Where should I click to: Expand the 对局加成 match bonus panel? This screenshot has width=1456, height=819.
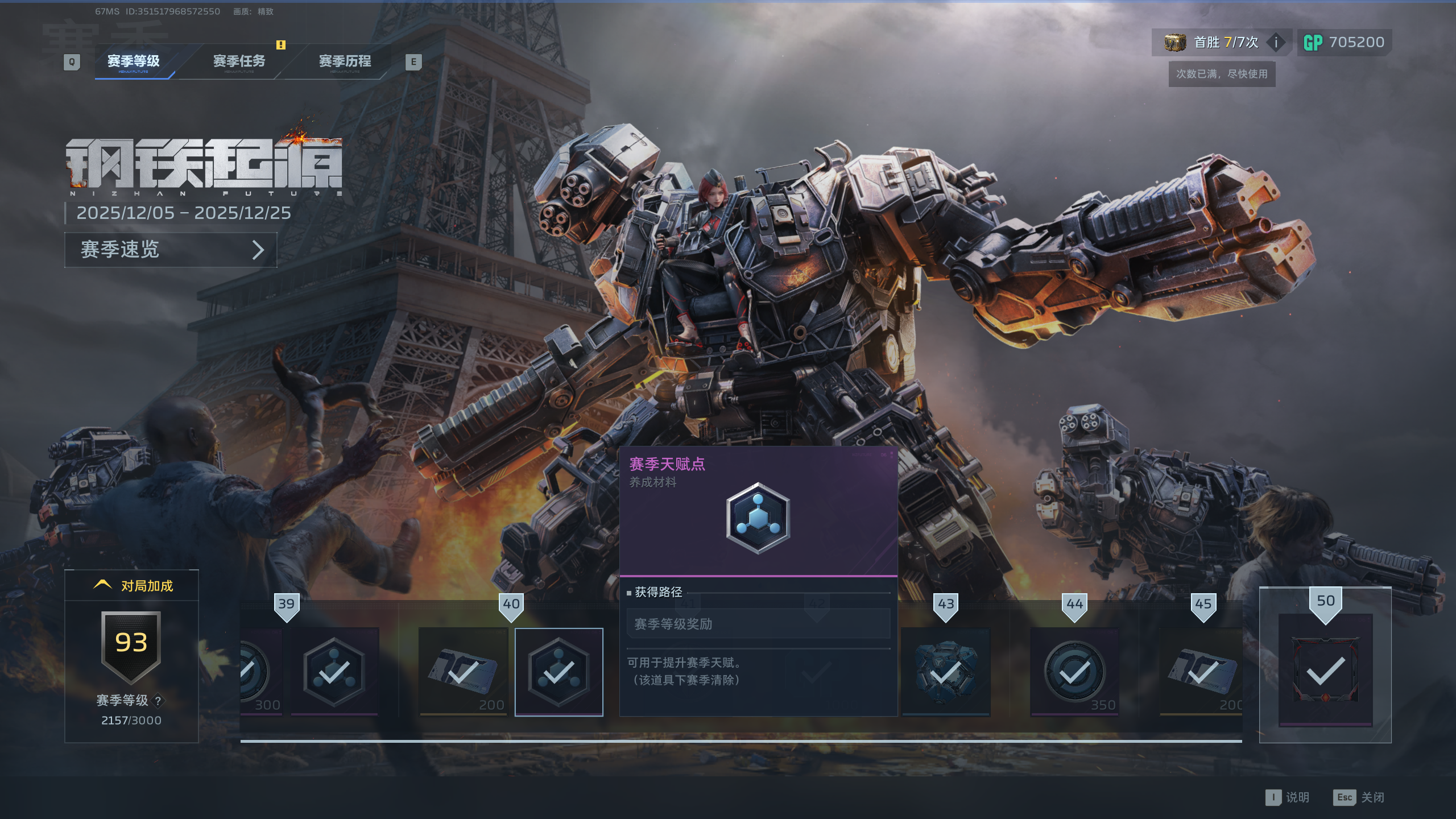(x=132, y=585)
